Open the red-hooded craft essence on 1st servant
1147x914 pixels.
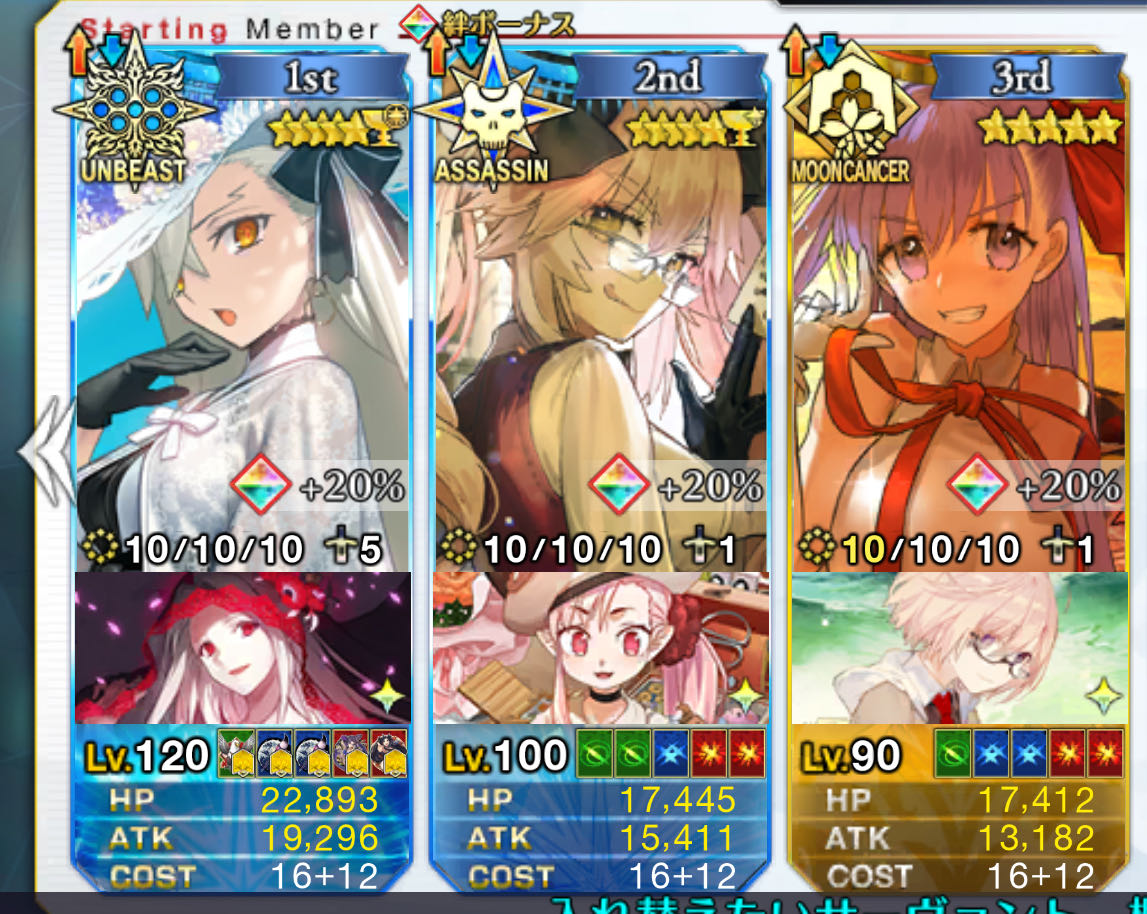[x=242, y=648]
